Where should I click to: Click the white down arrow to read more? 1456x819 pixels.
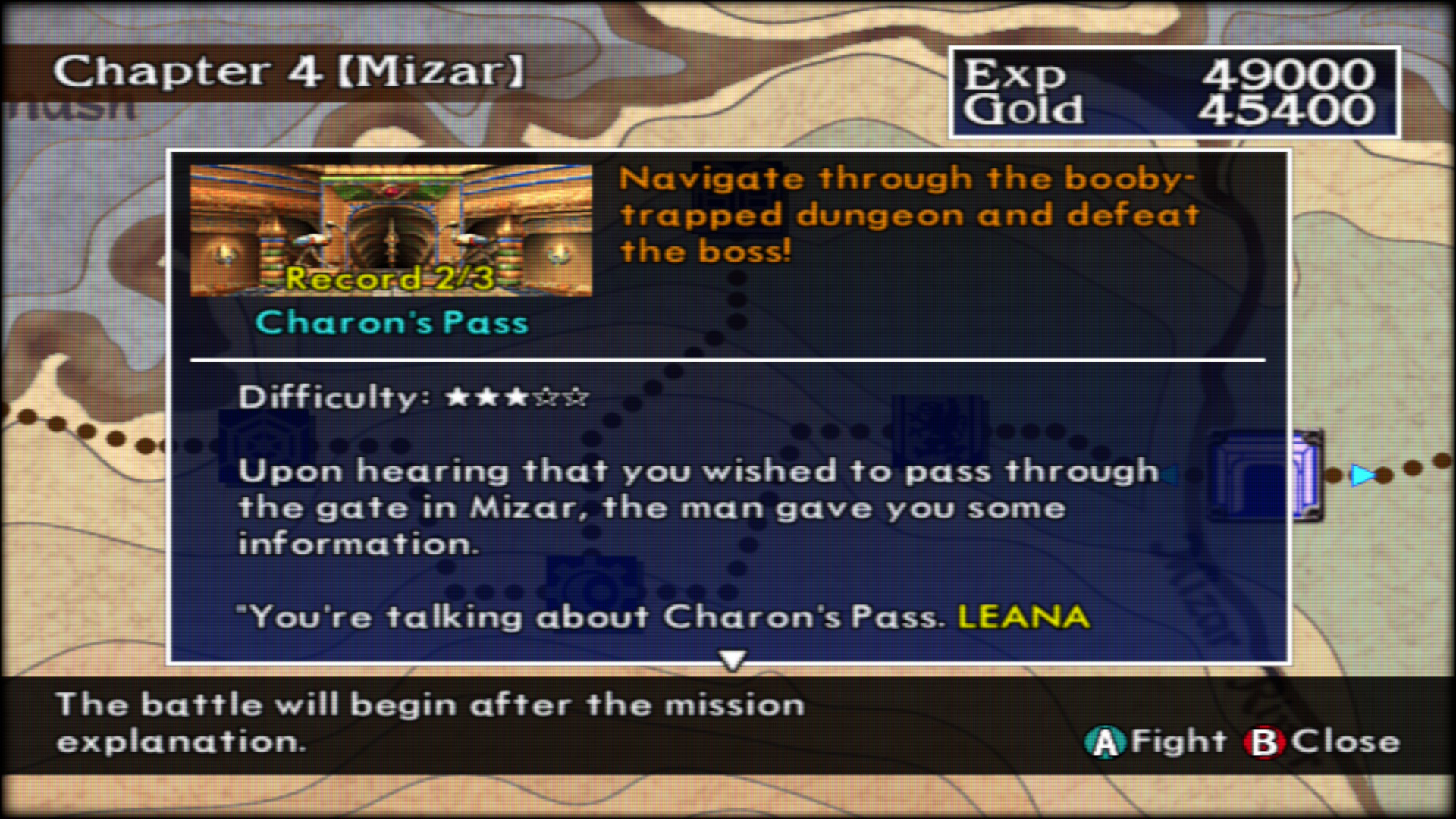(x=733, y=660)
